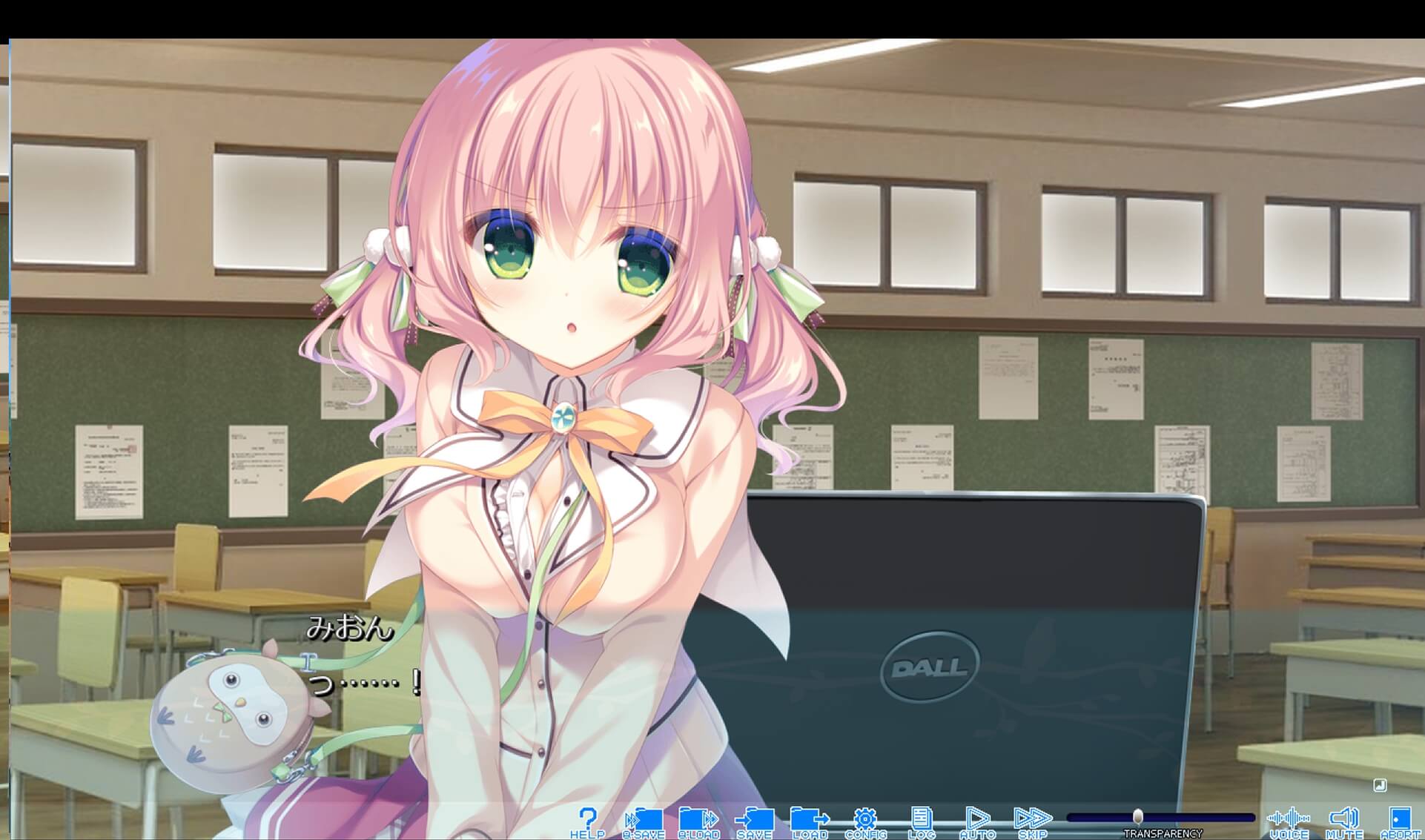Screen dimensions: 1425x840
Task: Click the AUTO play triangle icon
Action: pos(978,817)
